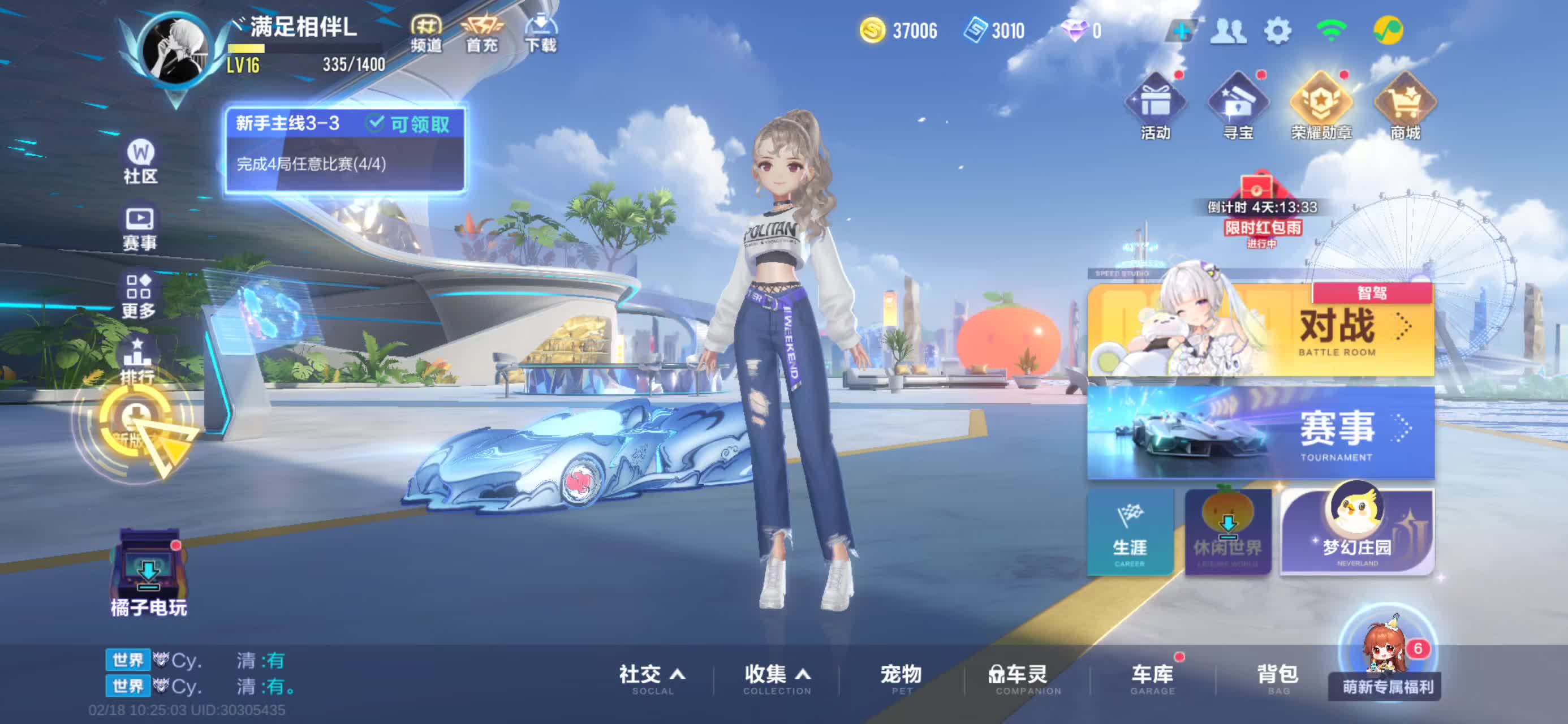The height and width of the screenshot is (724, 1568).
Task: Open the 下载 download manager
Action: coord(541,33)
